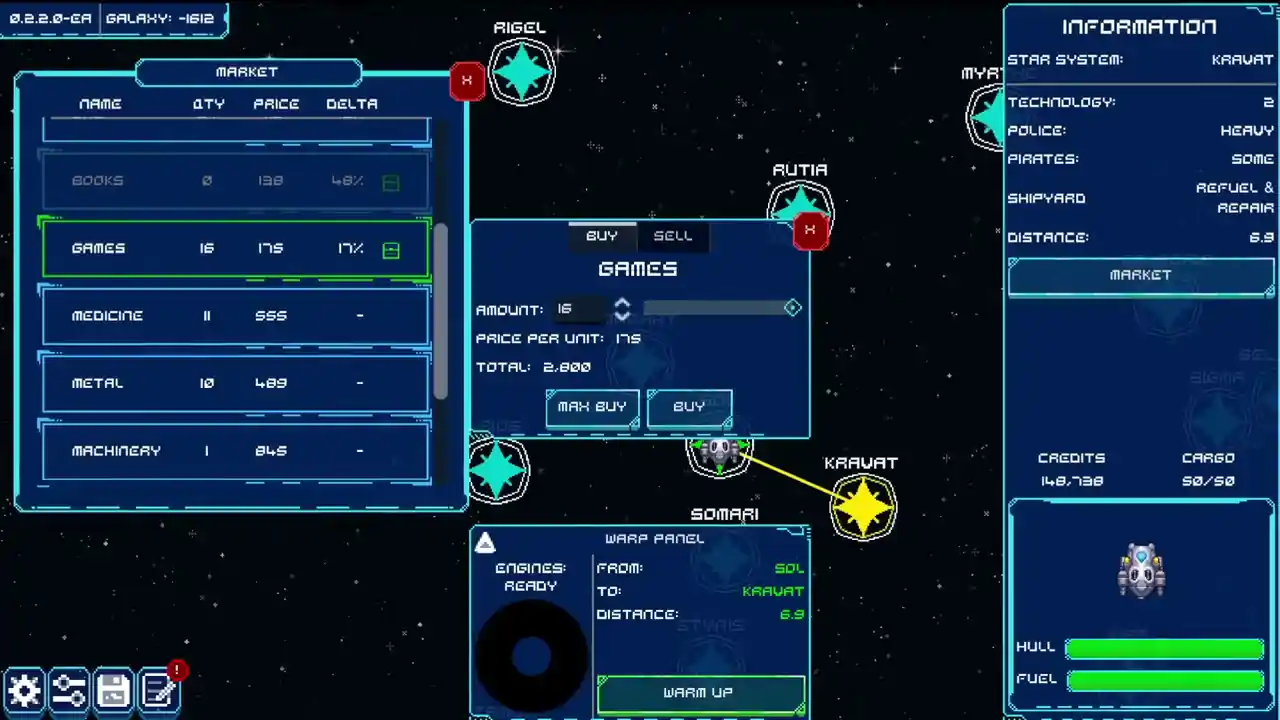
Task: Toggle the green delta indicator beside Games
Action: pyautogui.click(x=390, y=249)
